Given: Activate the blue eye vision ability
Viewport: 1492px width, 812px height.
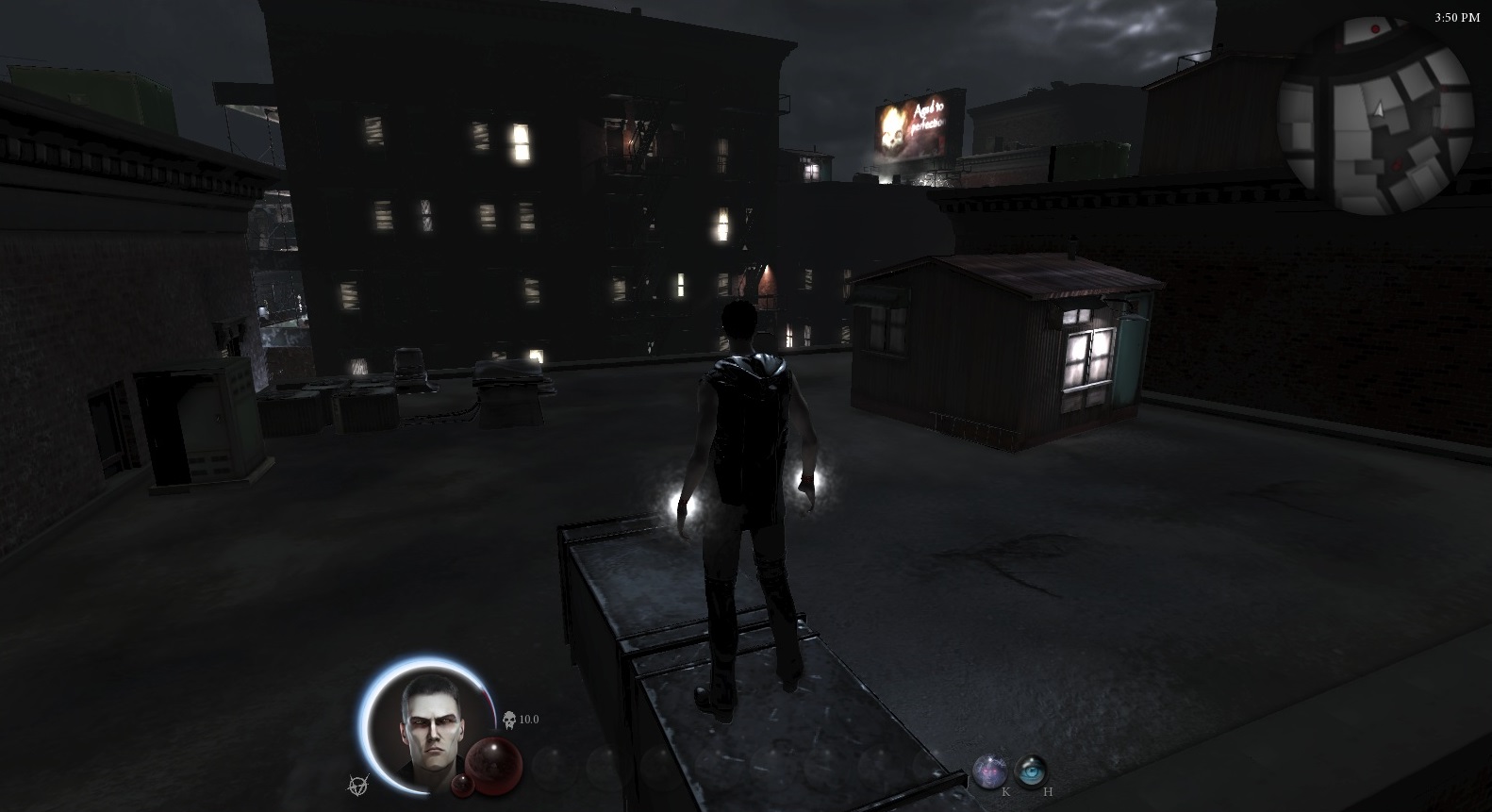Looking at the screenshot, I should click(x=1032, y=771).
